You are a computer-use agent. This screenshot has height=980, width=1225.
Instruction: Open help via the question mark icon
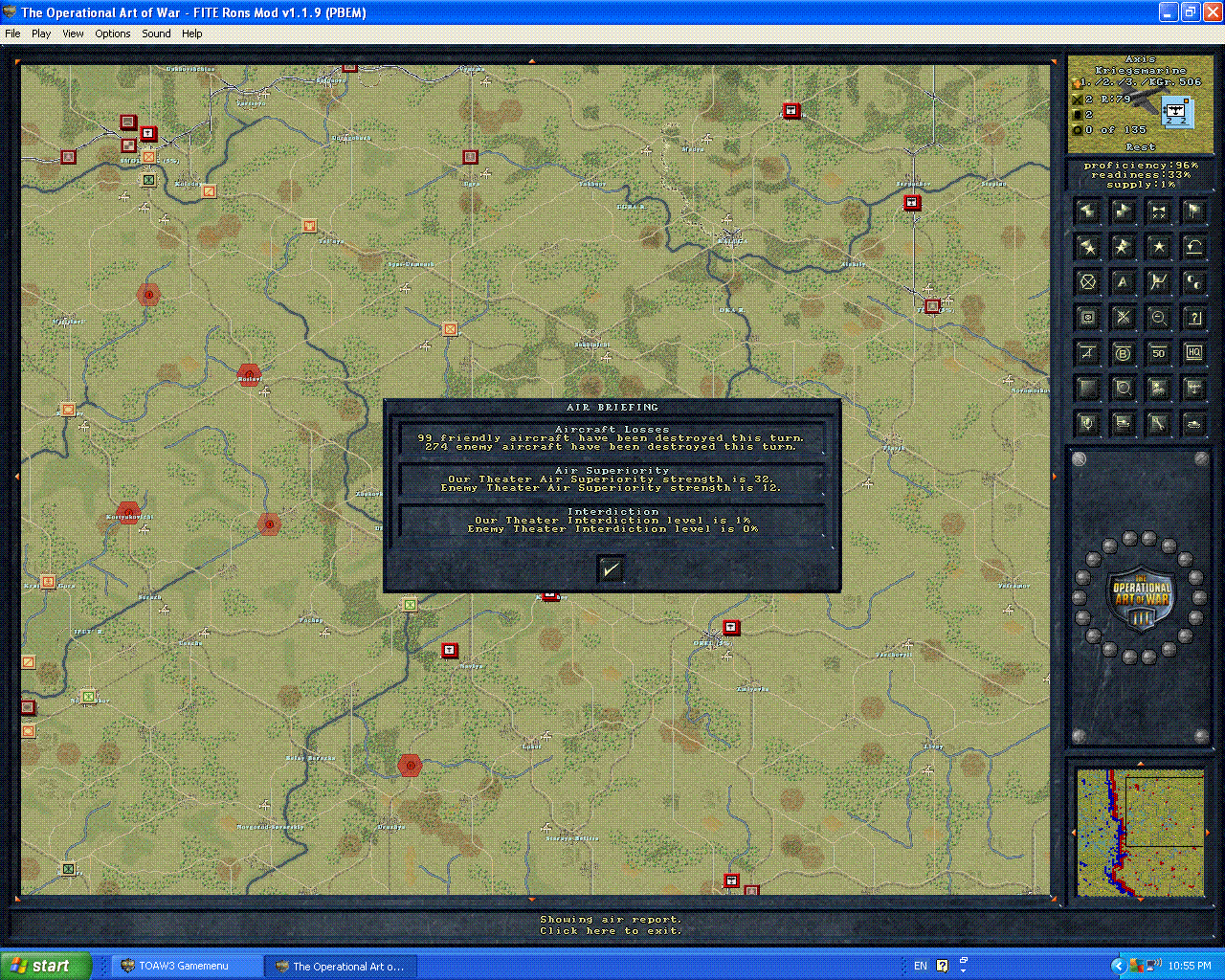[x=1193, y=317]
